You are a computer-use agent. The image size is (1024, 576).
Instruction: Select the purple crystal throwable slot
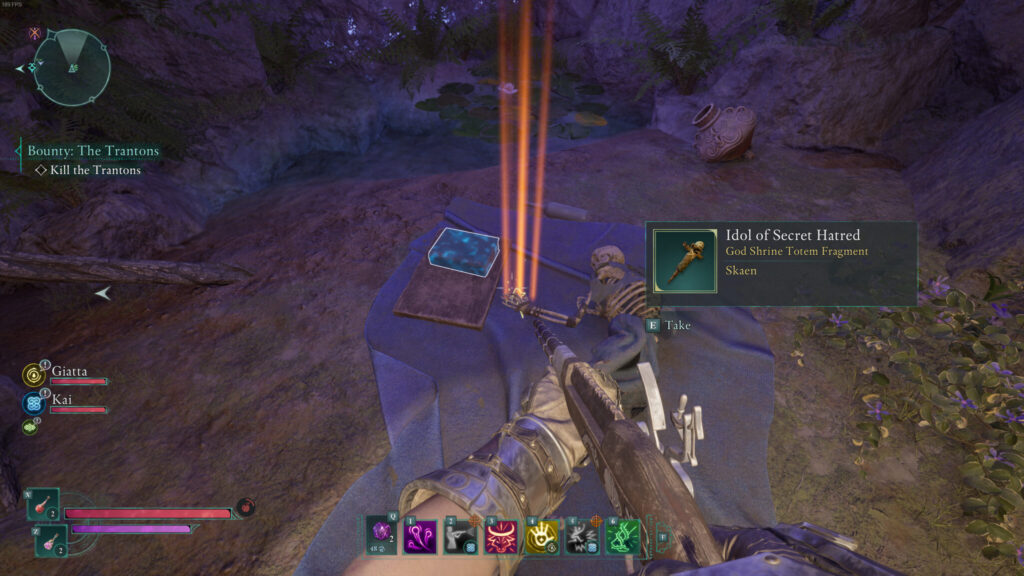coord(380,534)
